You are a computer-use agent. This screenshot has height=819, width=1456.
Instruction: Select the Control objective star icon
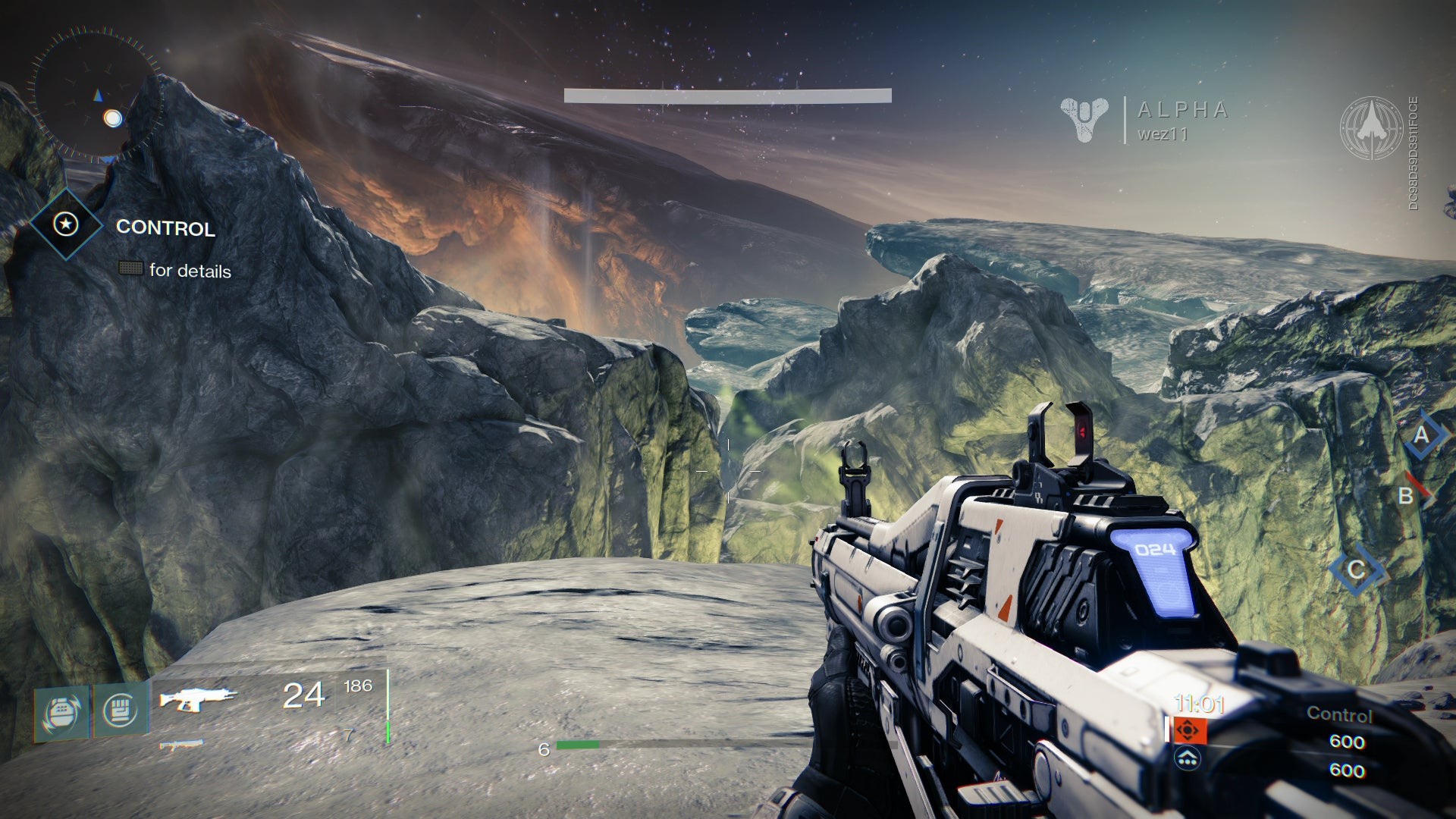point(67,224)
